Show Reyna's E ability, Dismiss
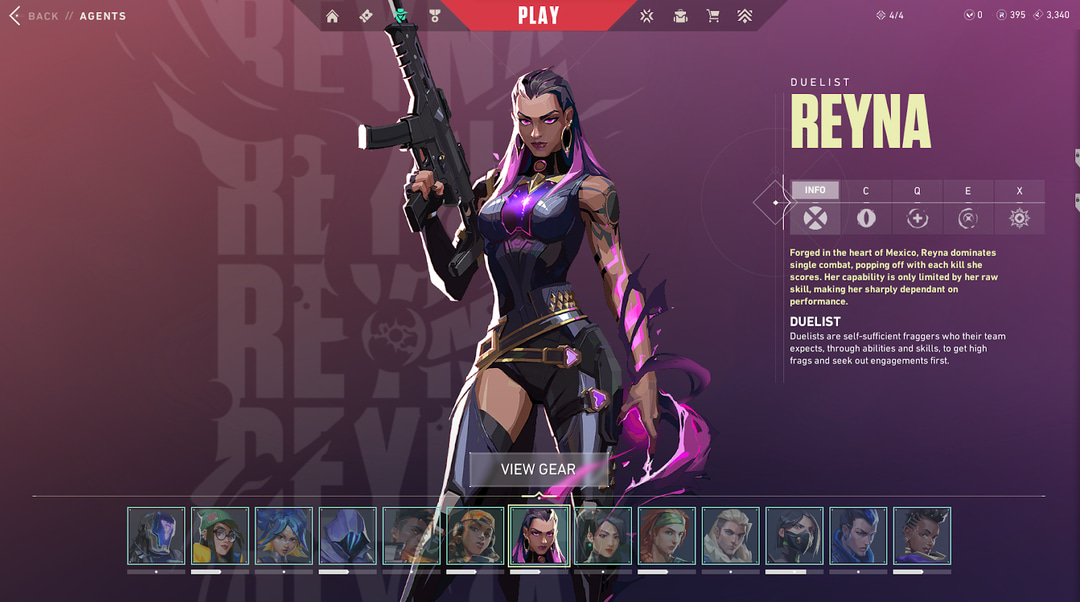The image size is (1080, 602). click(968, 218)
